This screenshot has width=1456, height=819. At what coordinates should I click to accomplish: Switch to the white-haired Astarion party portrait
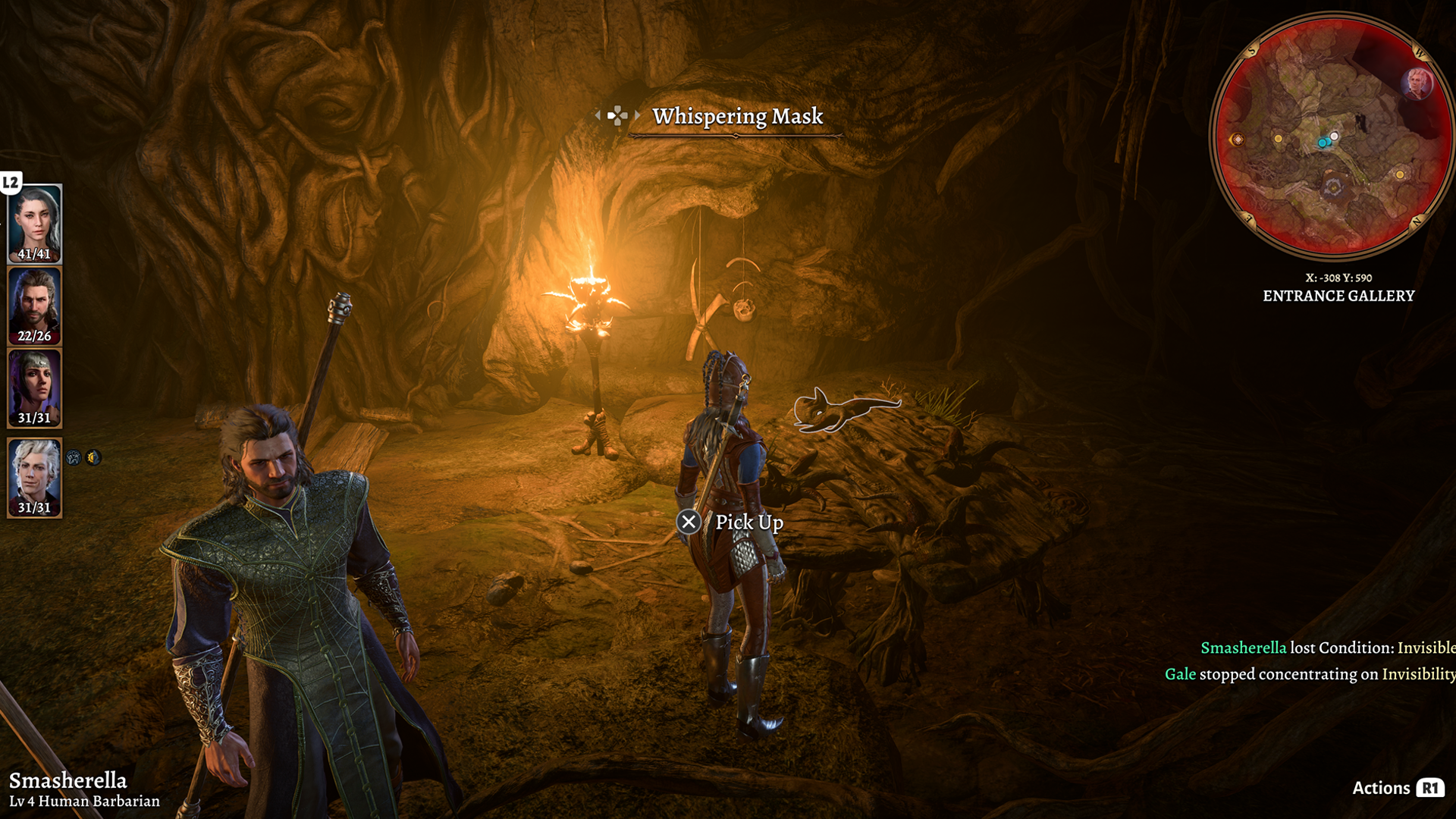[x=35, y=476]
